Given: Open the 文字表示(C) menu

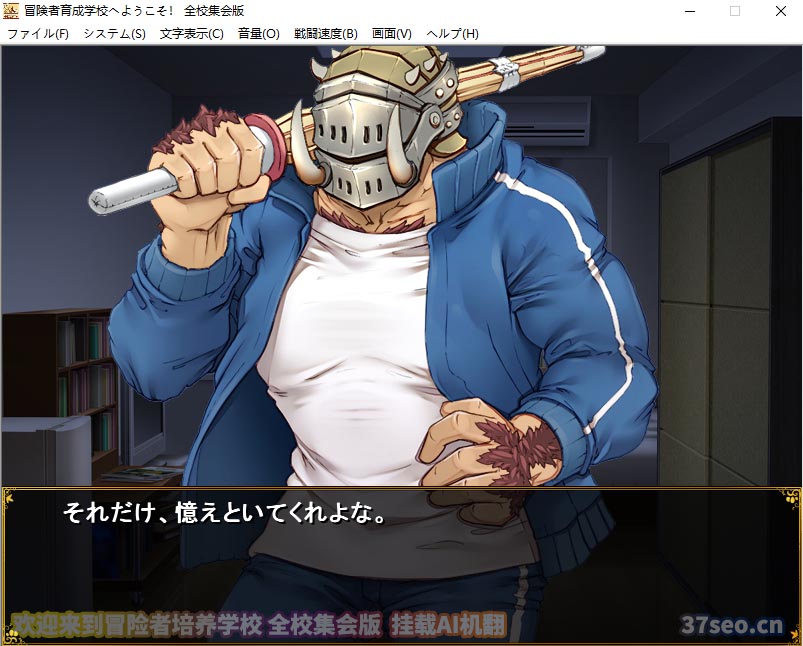Looking at the screenshot, I should (192, 33).
